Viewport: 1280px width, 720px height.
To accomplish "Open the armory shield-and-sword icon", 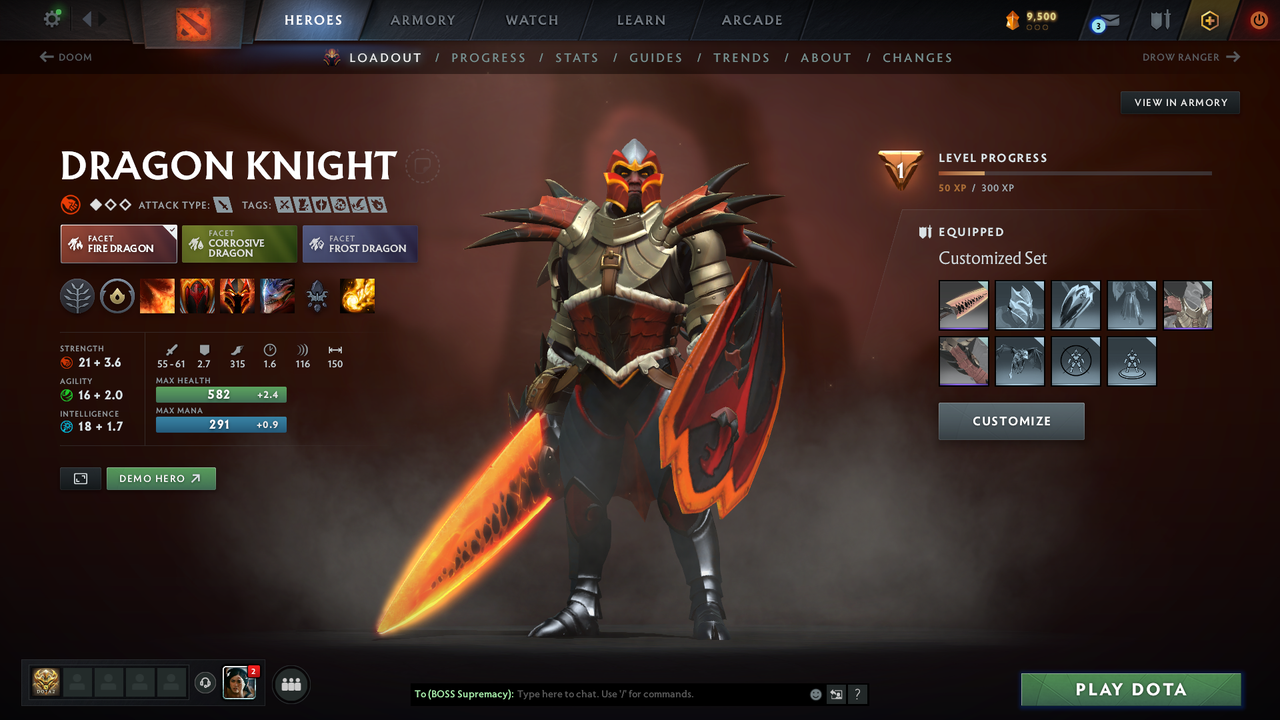I will (x=1159, y=20).
